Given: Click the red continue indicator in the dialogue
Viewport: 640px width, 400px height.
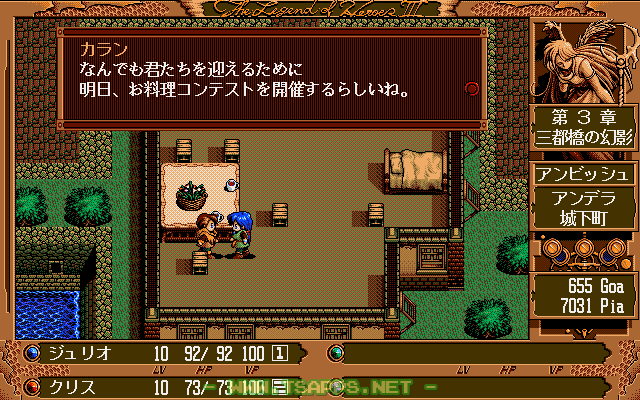Looking at the screenshot, I should click(472, 88).
